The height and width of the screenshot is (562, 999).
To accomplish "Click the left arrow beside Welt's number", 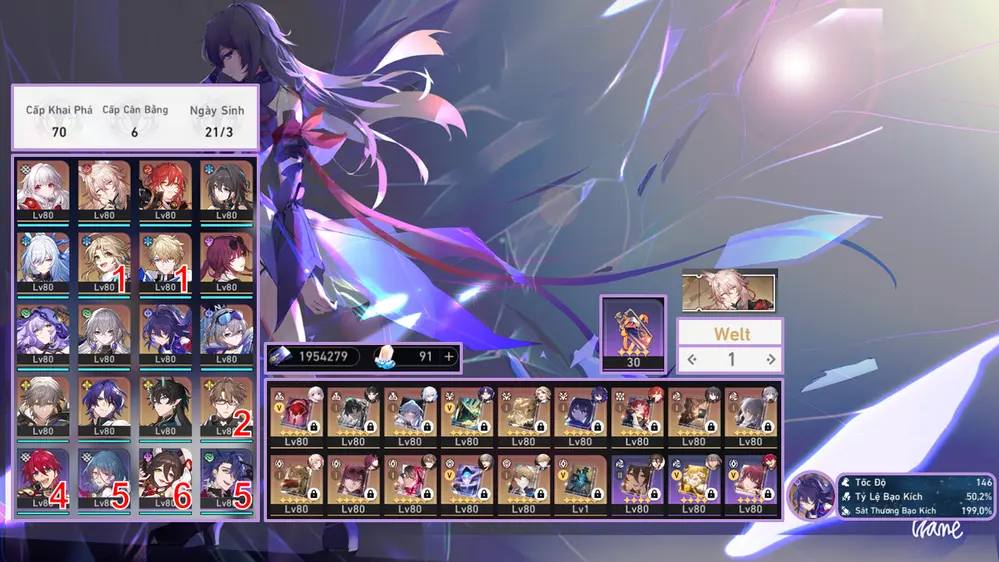I will click(690, 359).
